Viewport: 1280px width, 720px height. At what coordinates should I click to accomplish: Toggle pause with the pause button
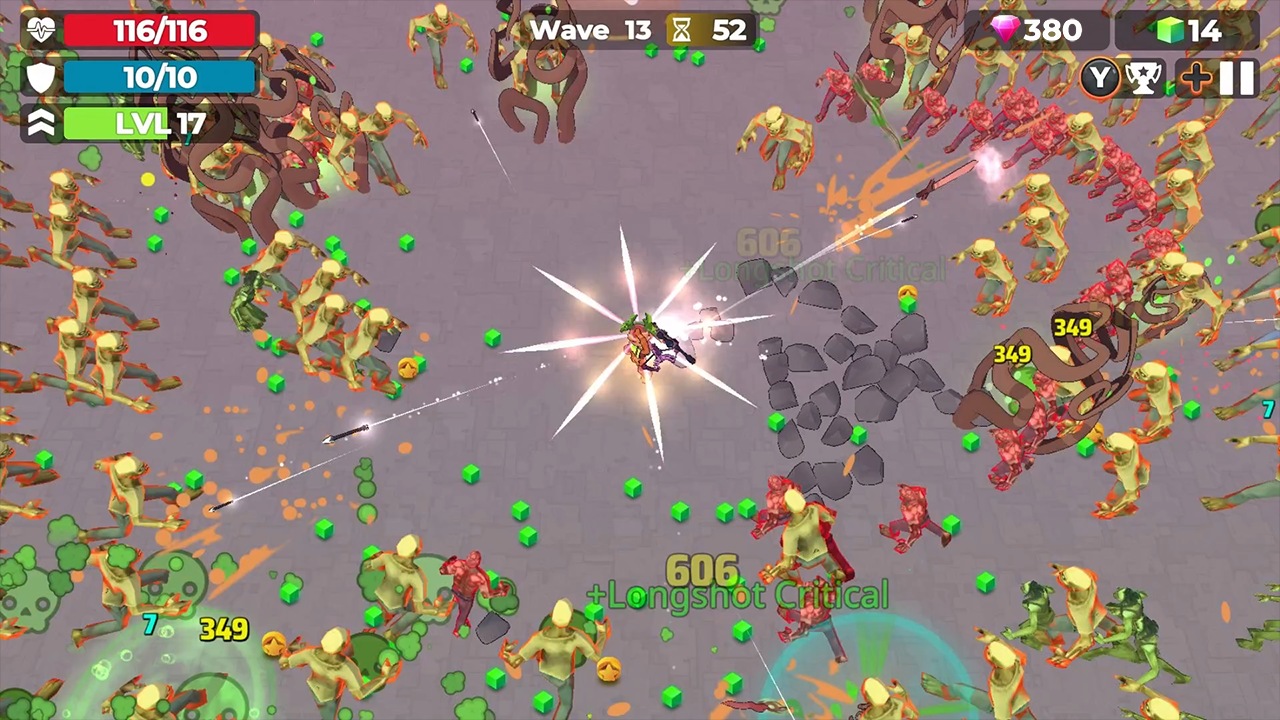(1237, 77)
